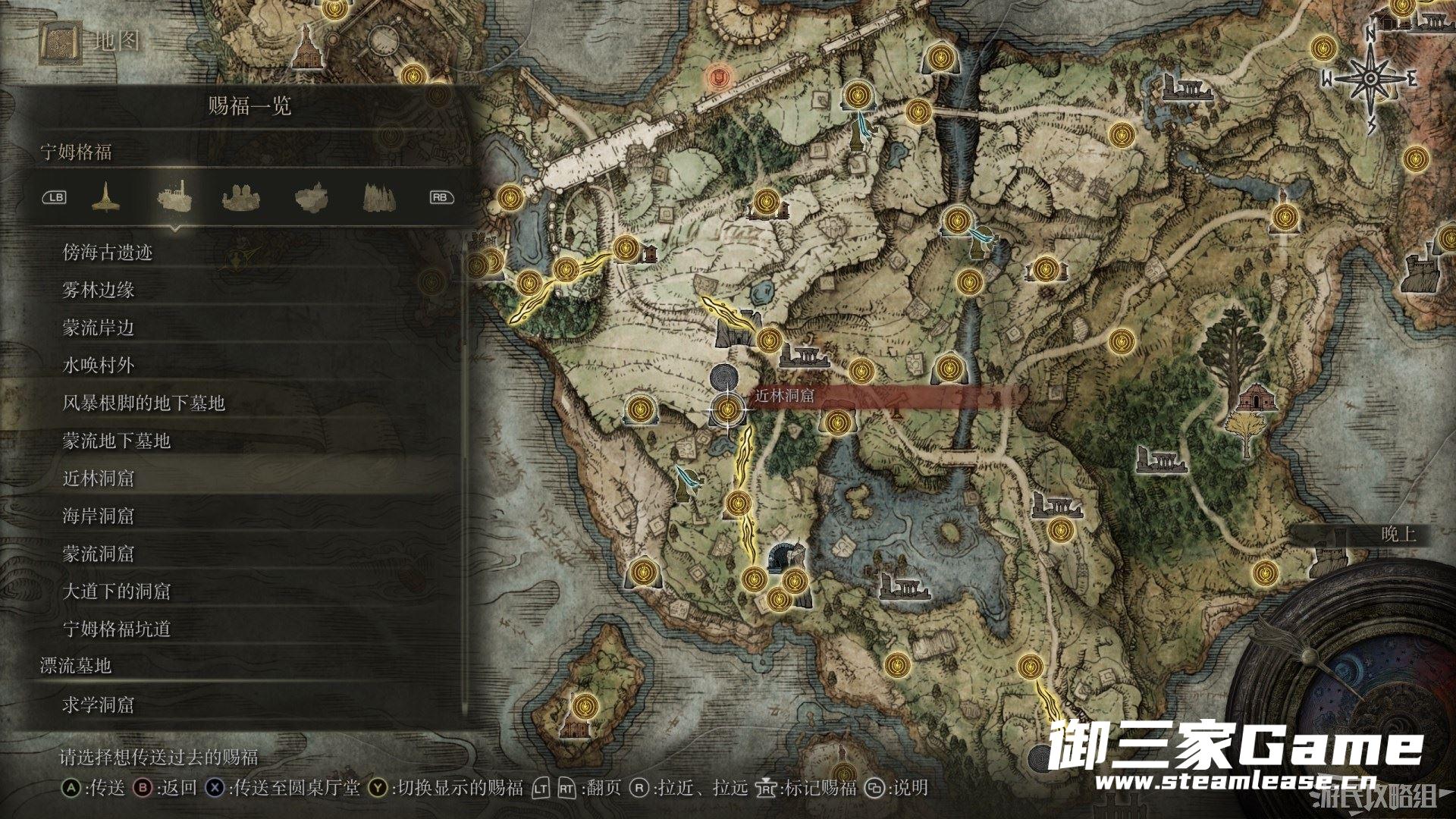Viewport: 1456px width, 819px height.
Task: Choose the 雾林边缘 grace entry
Action: pos(99,290)
